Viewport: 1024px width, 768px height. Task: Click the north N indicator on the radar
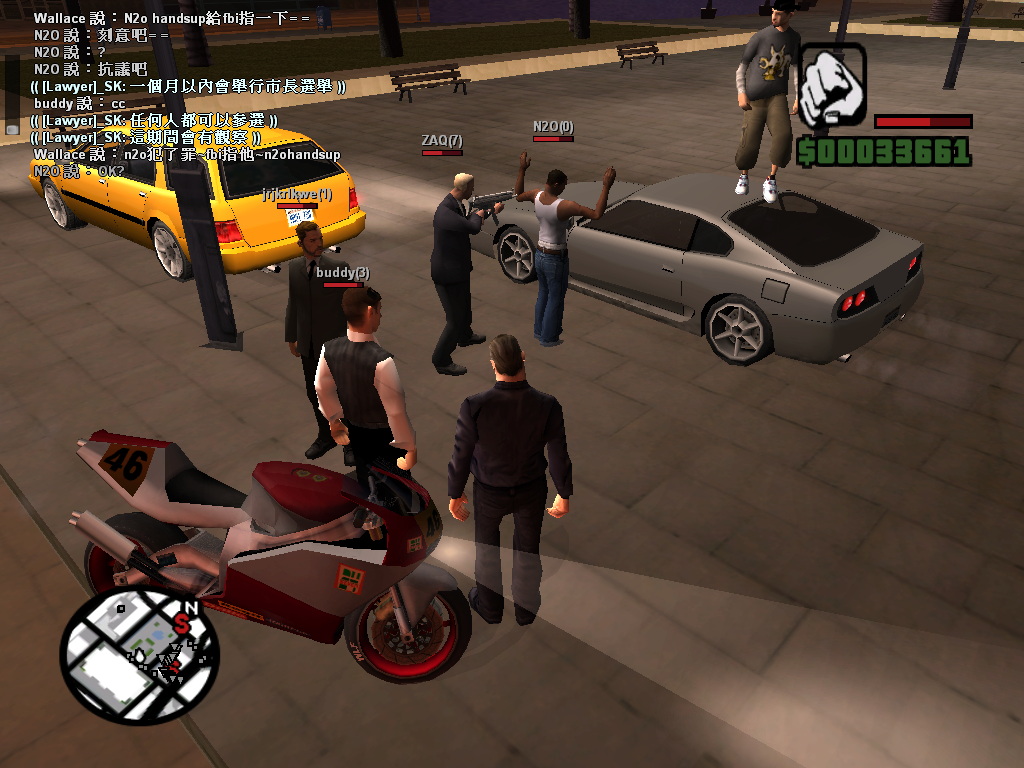190,606
